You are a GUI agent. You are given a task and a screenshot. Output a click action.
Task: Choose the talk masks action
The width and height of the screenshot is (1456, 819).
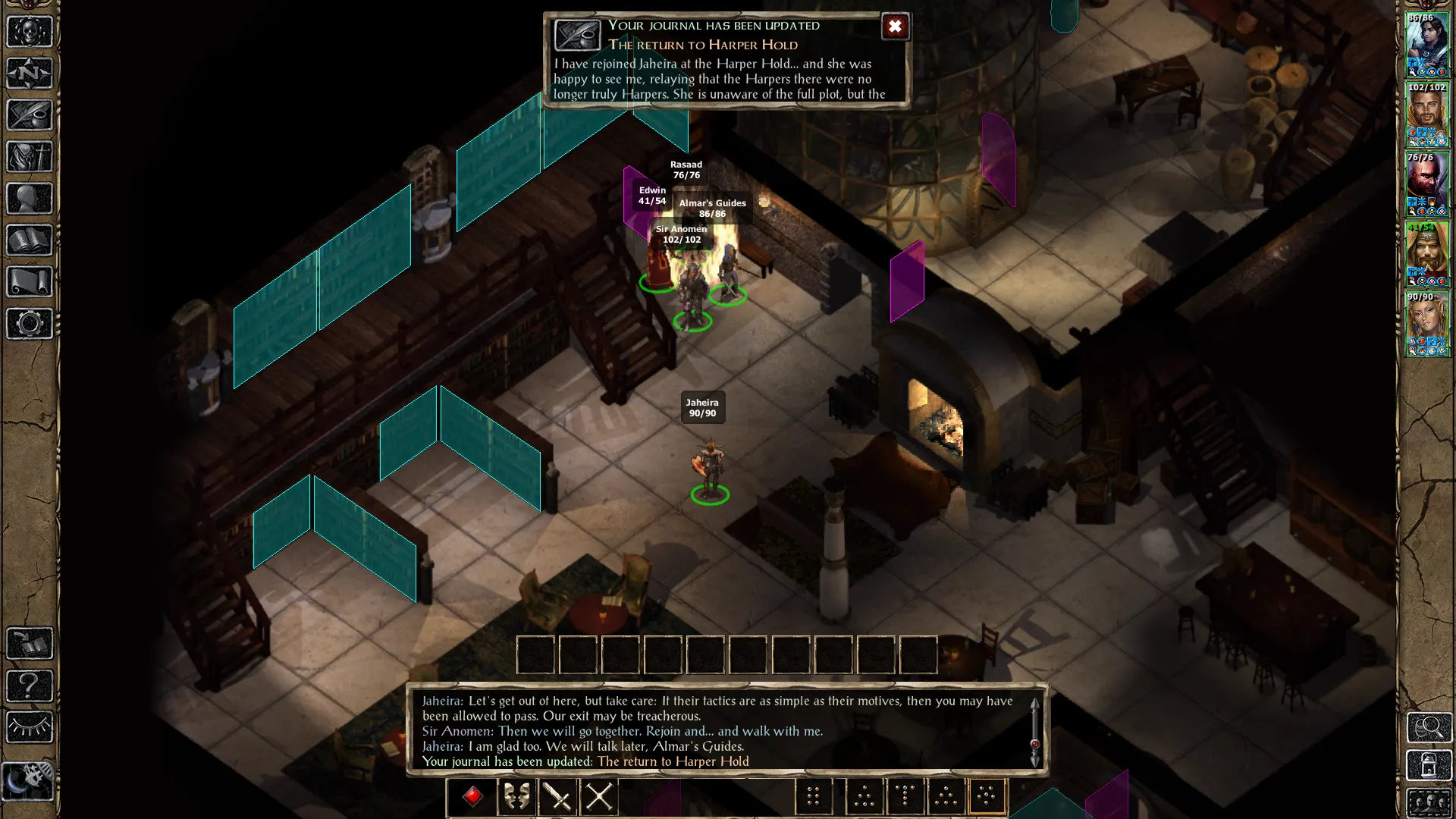click(516, 796)
